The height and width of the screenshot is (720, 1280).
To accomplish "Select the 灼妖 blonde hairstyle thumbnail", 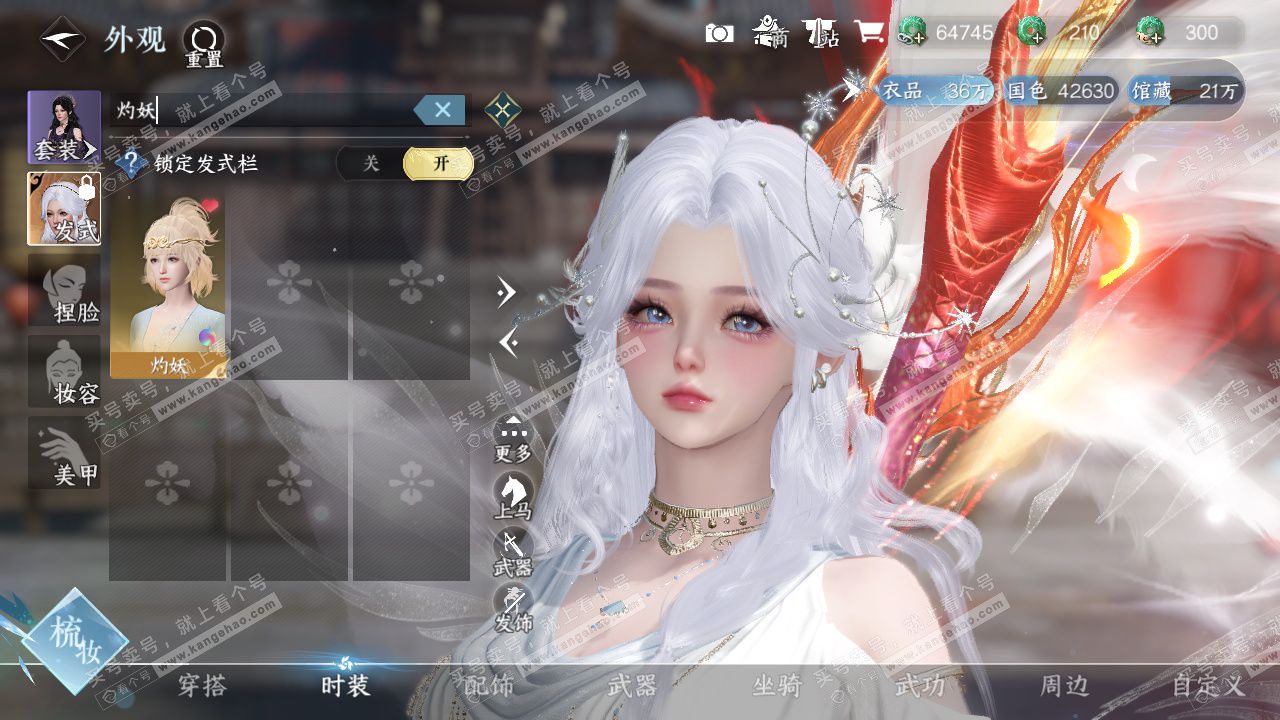I will pyautogui.click(x=167, y=285).
